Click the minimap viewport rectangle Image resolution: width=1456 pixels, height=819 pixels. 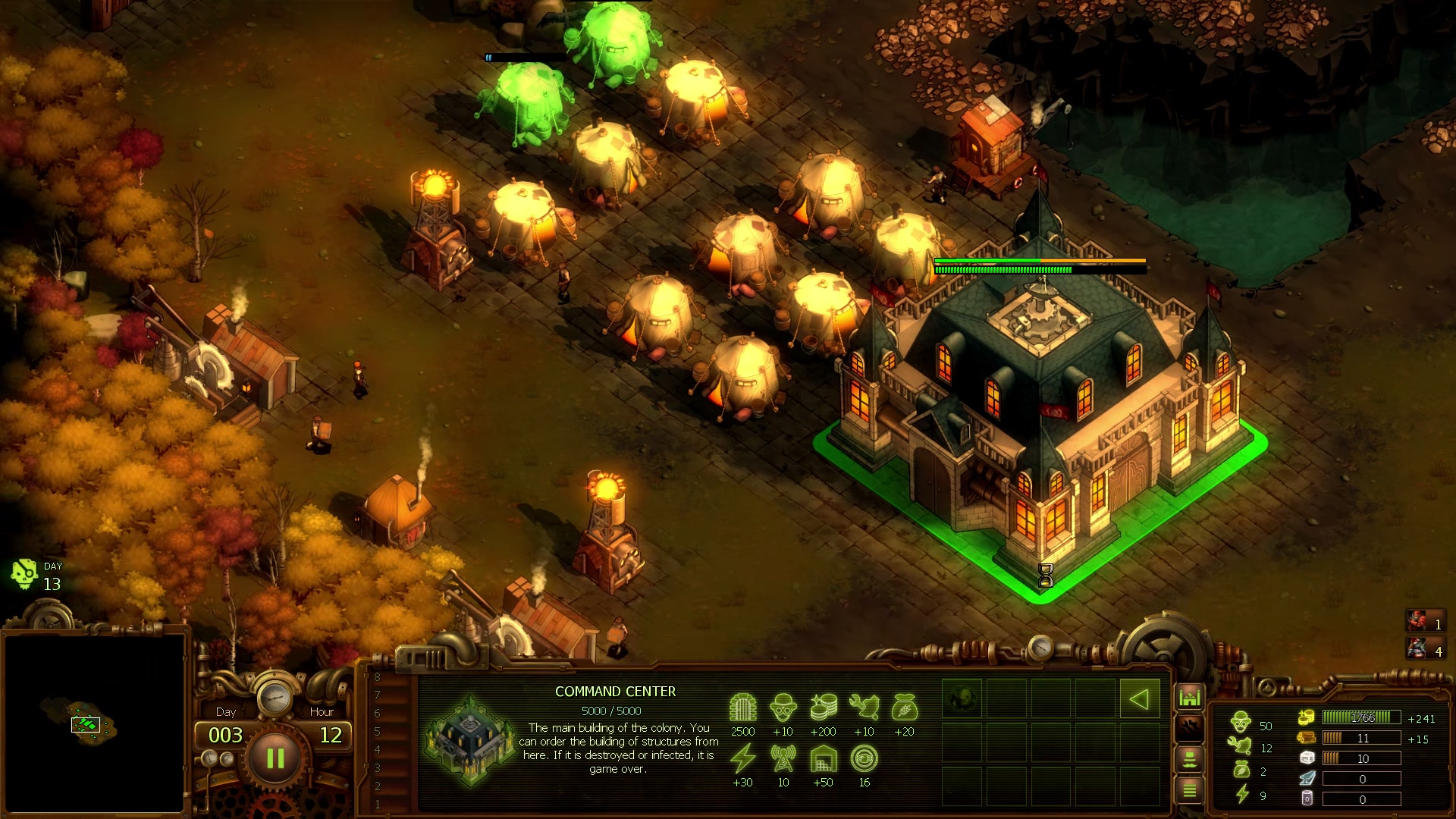click(86, 726)
